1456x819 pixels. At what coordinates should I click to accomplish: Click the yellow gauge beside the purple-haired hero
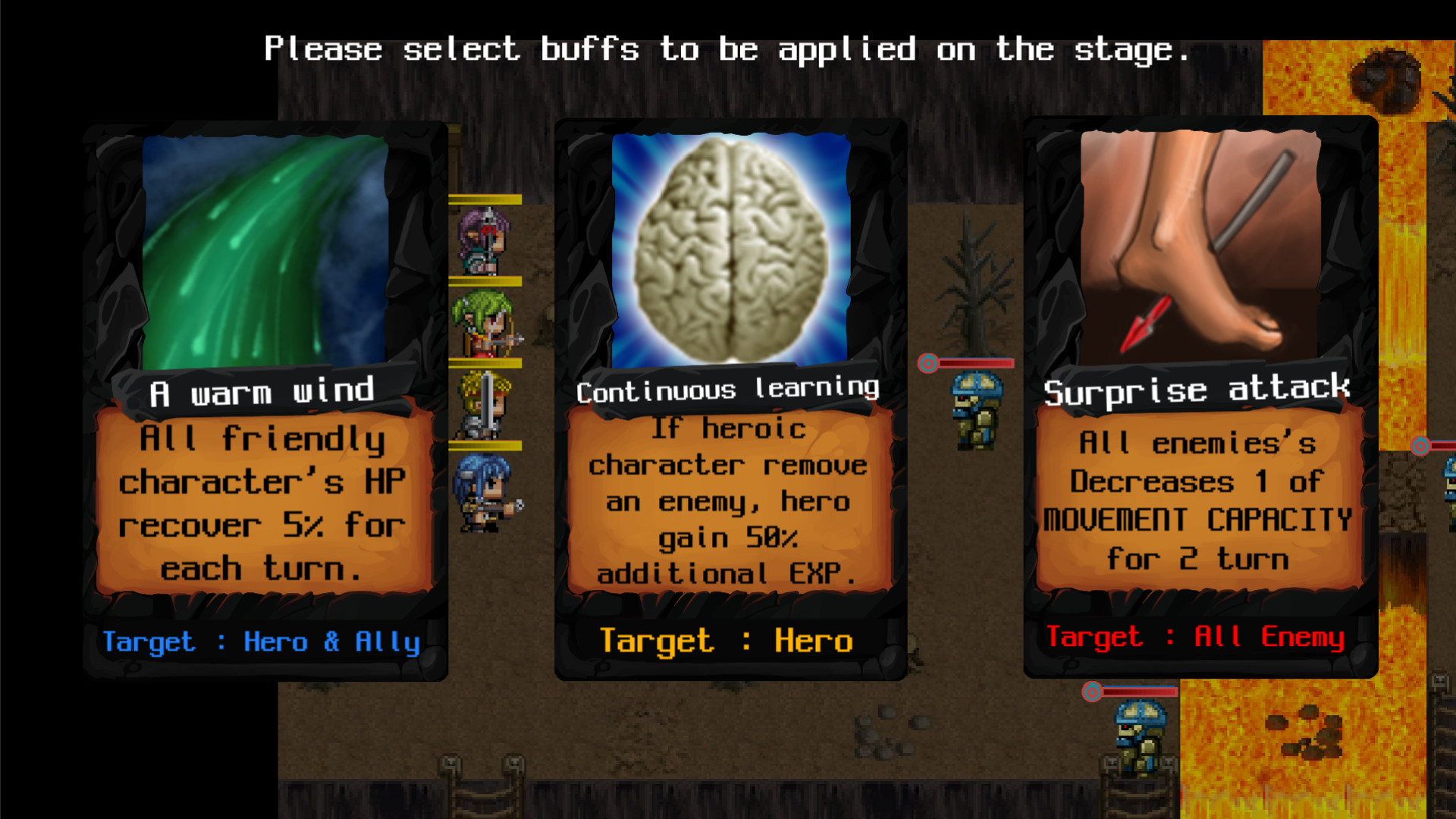[x=485, y=199]
